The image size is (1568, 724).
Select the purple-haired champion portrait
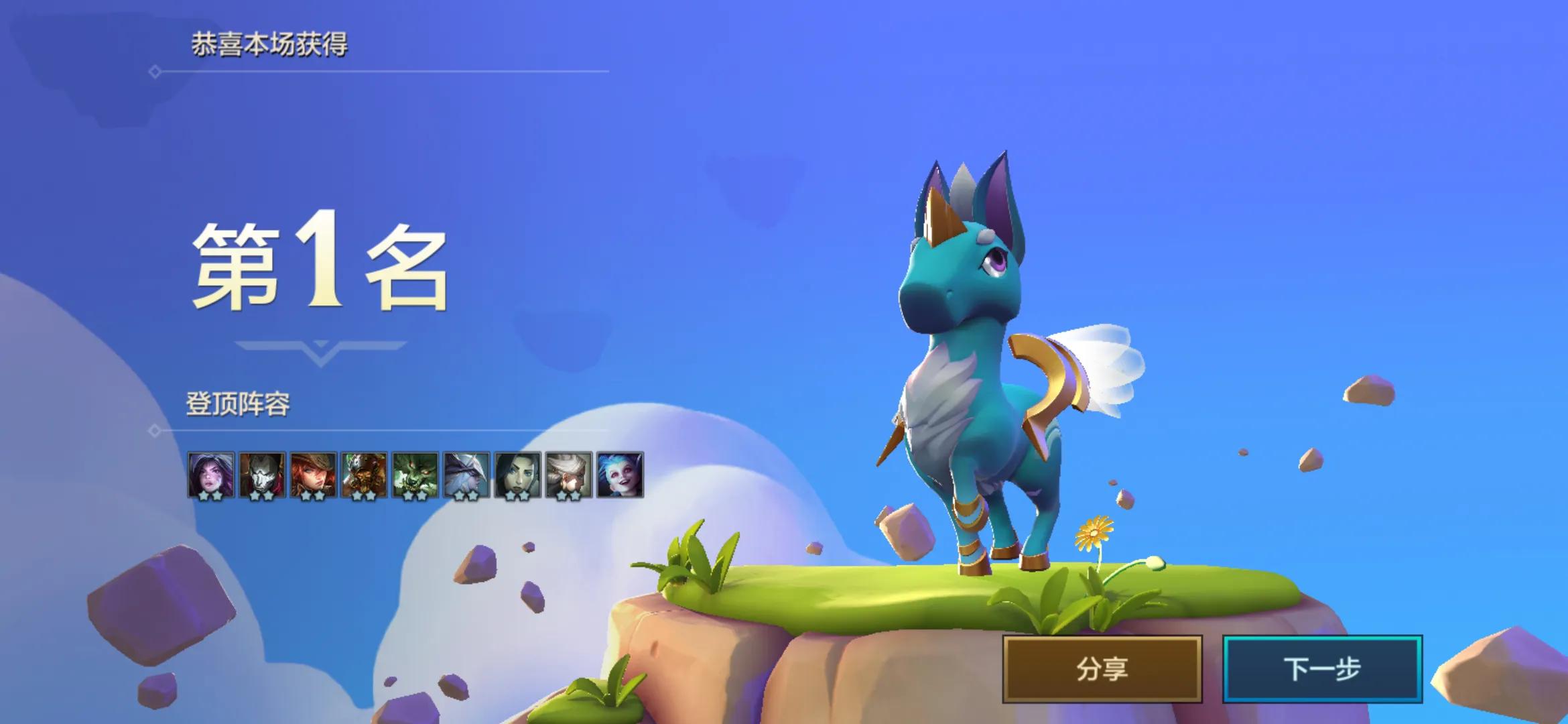tap(211, 475)
